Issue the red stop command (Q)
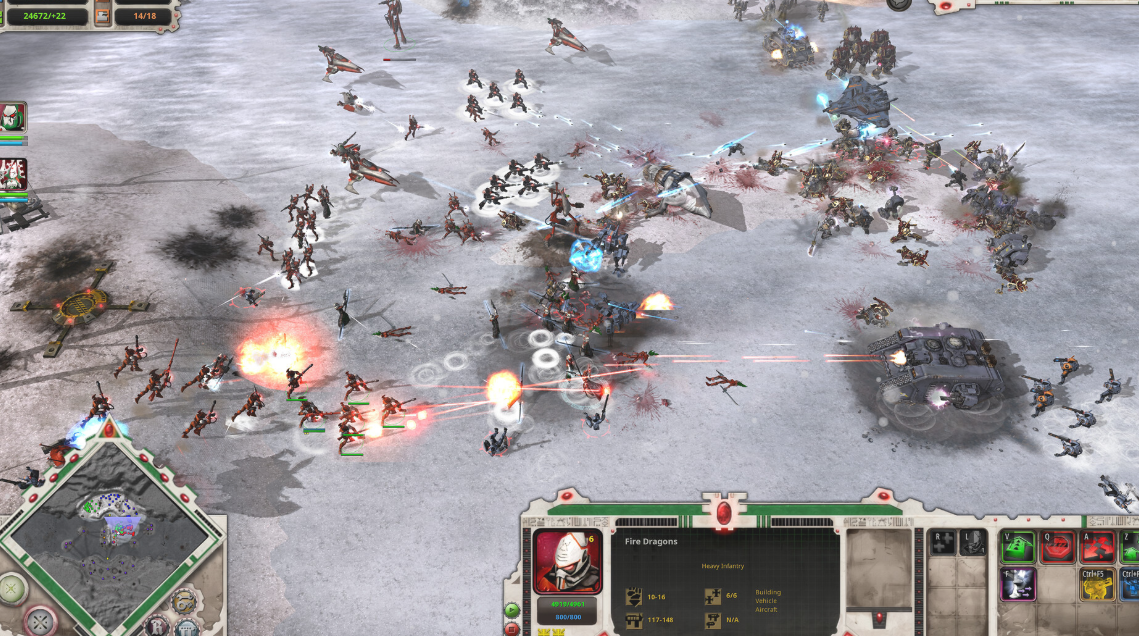 1058,546
